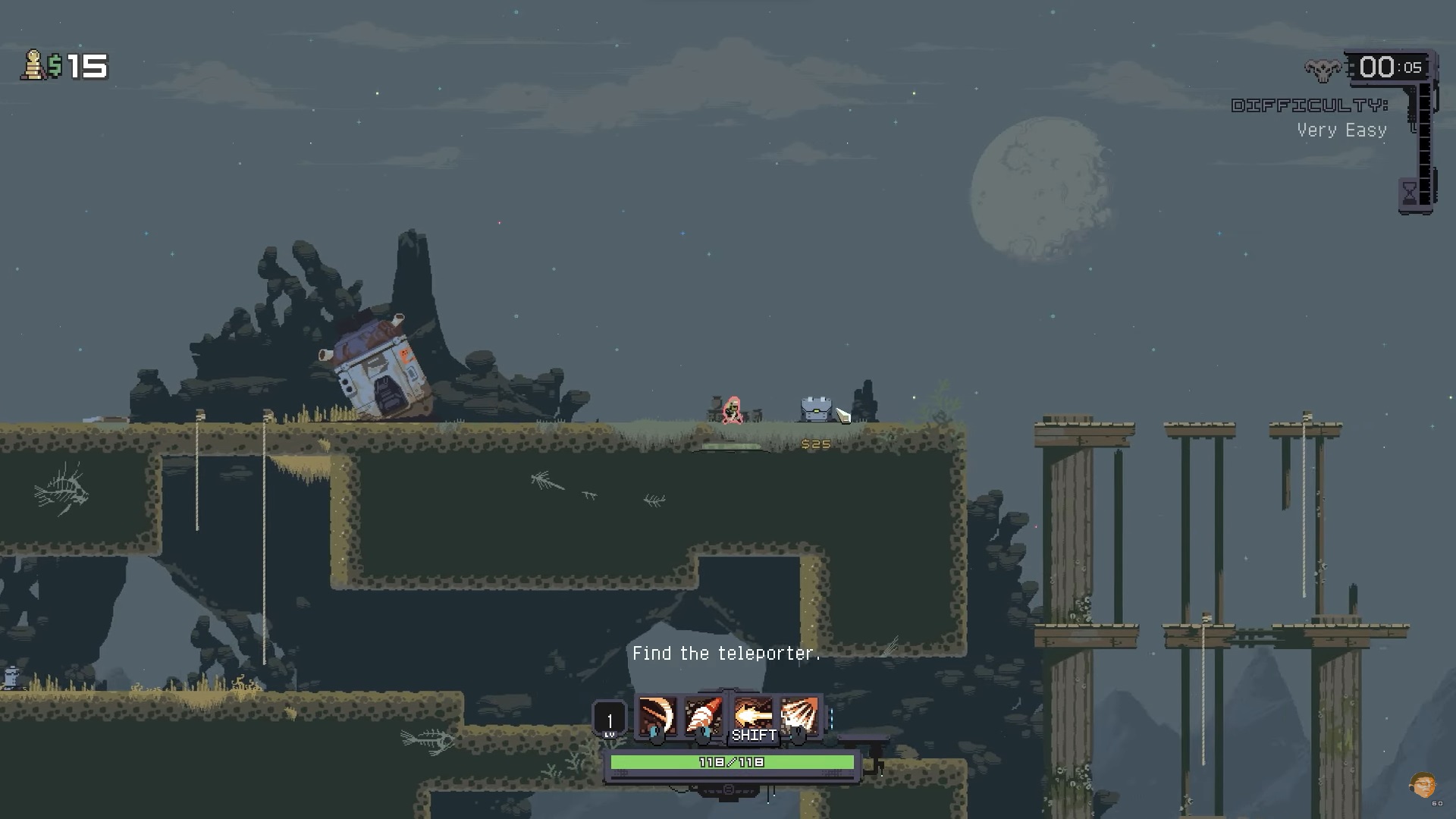Click the character portrait icon in the bottom right corner
The image size is (1456, 819).
pyautogui.click(x=1422, y=785)
